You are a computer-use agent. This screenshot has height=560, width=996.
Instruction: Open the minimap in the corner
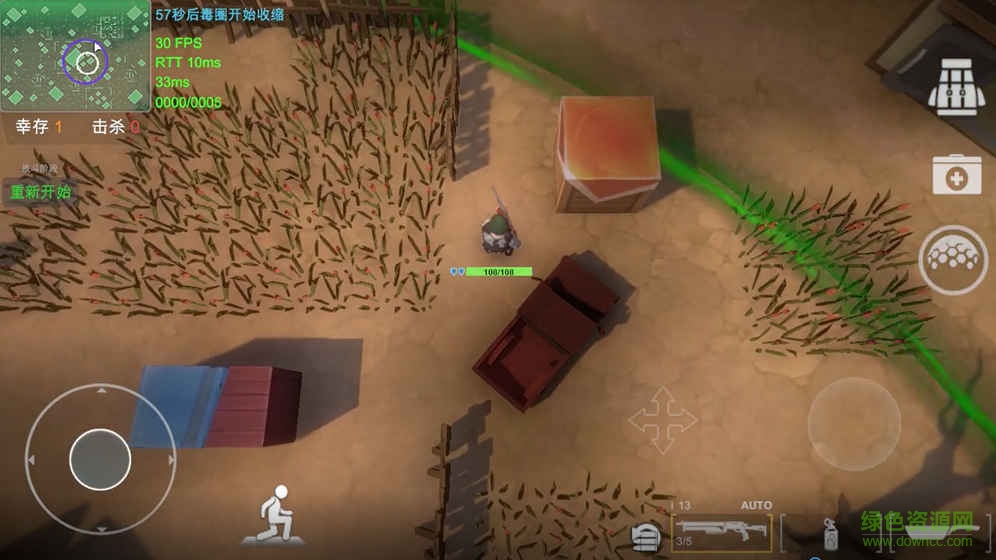(75, 56)
